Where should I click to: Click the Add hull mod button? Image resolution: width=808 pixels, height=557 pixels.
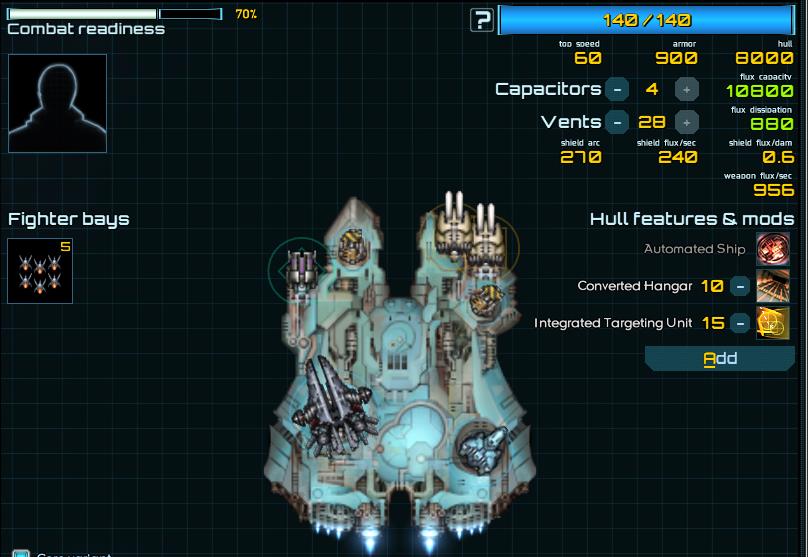[x=719, y=359]
